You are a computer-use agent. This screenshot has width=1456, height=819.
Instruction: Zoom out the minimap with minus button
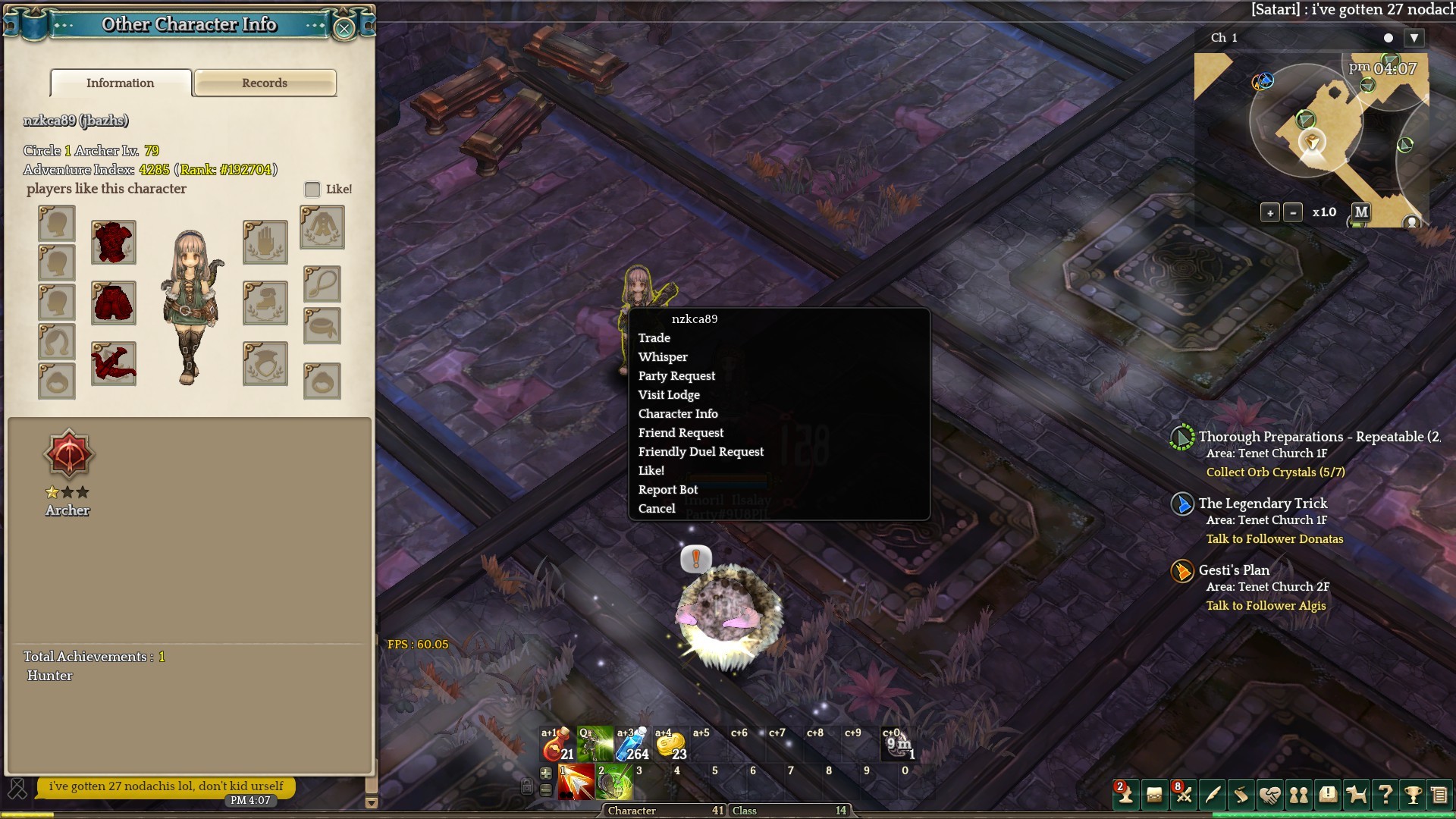click(x=1293, y=213)
